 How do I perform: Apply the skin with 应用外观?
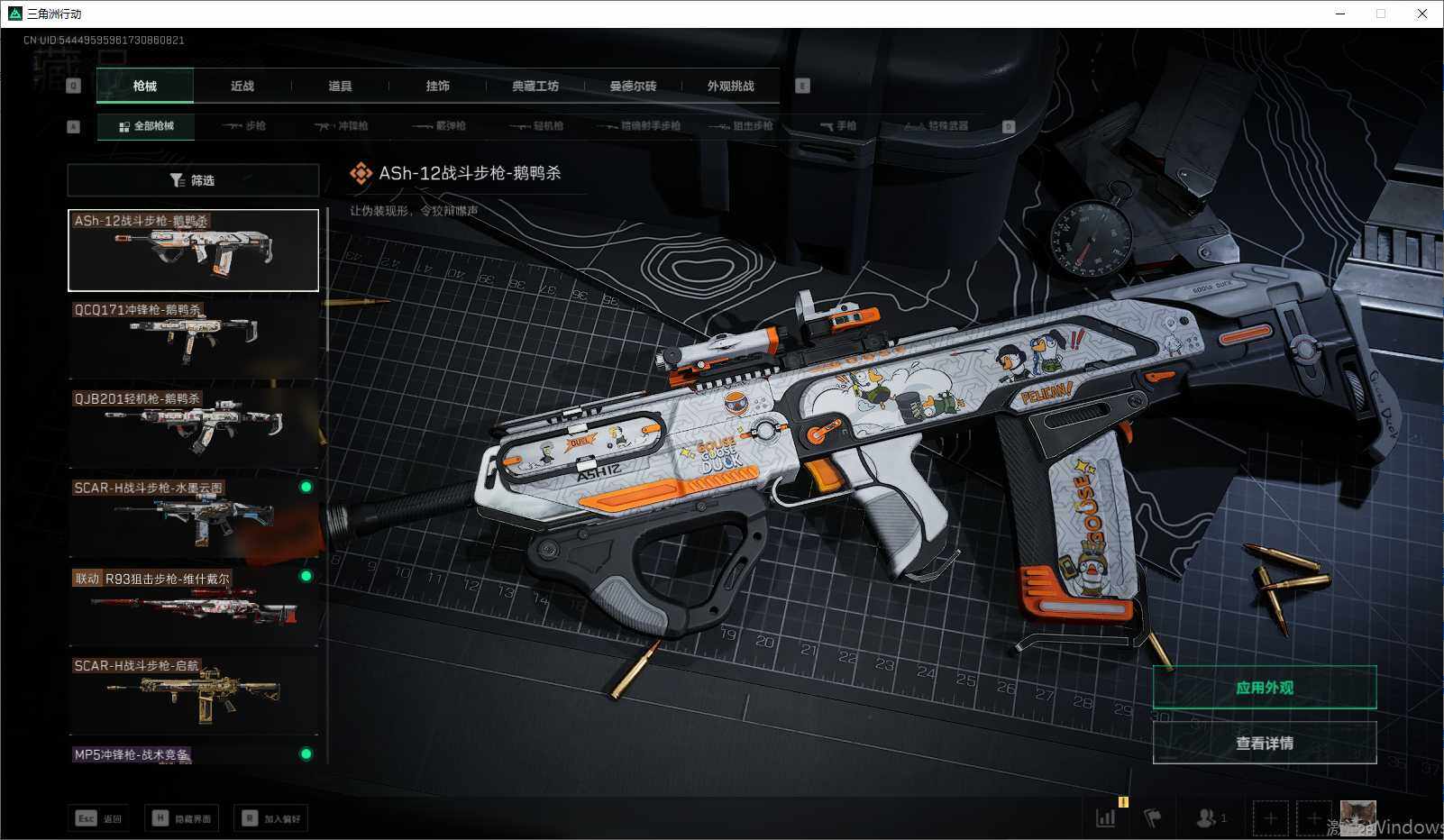pos(1264,688)
